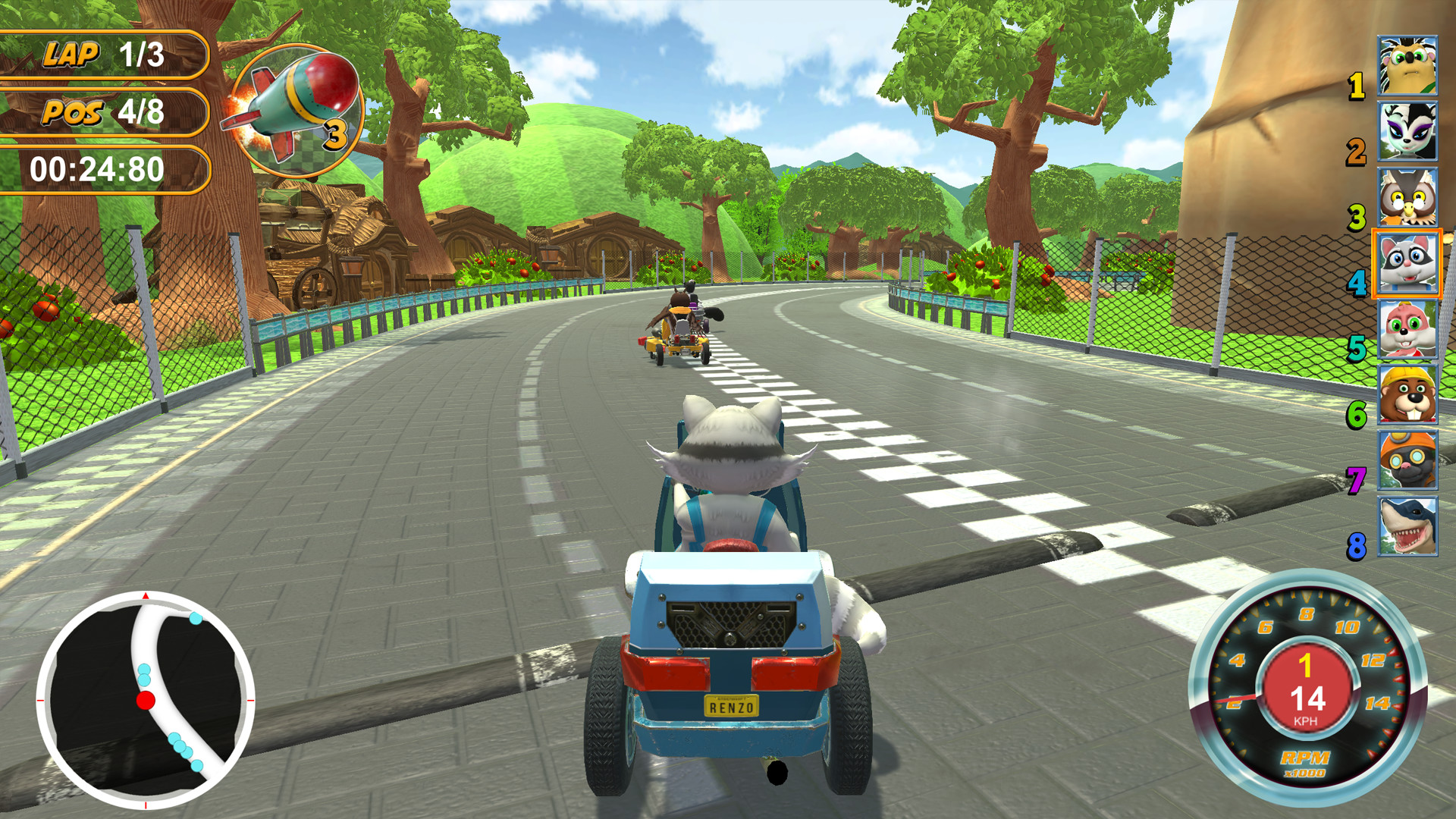Select the porcupine portrait in first place
This screenshot has height=819, width=1456.
pos(1407,68)
